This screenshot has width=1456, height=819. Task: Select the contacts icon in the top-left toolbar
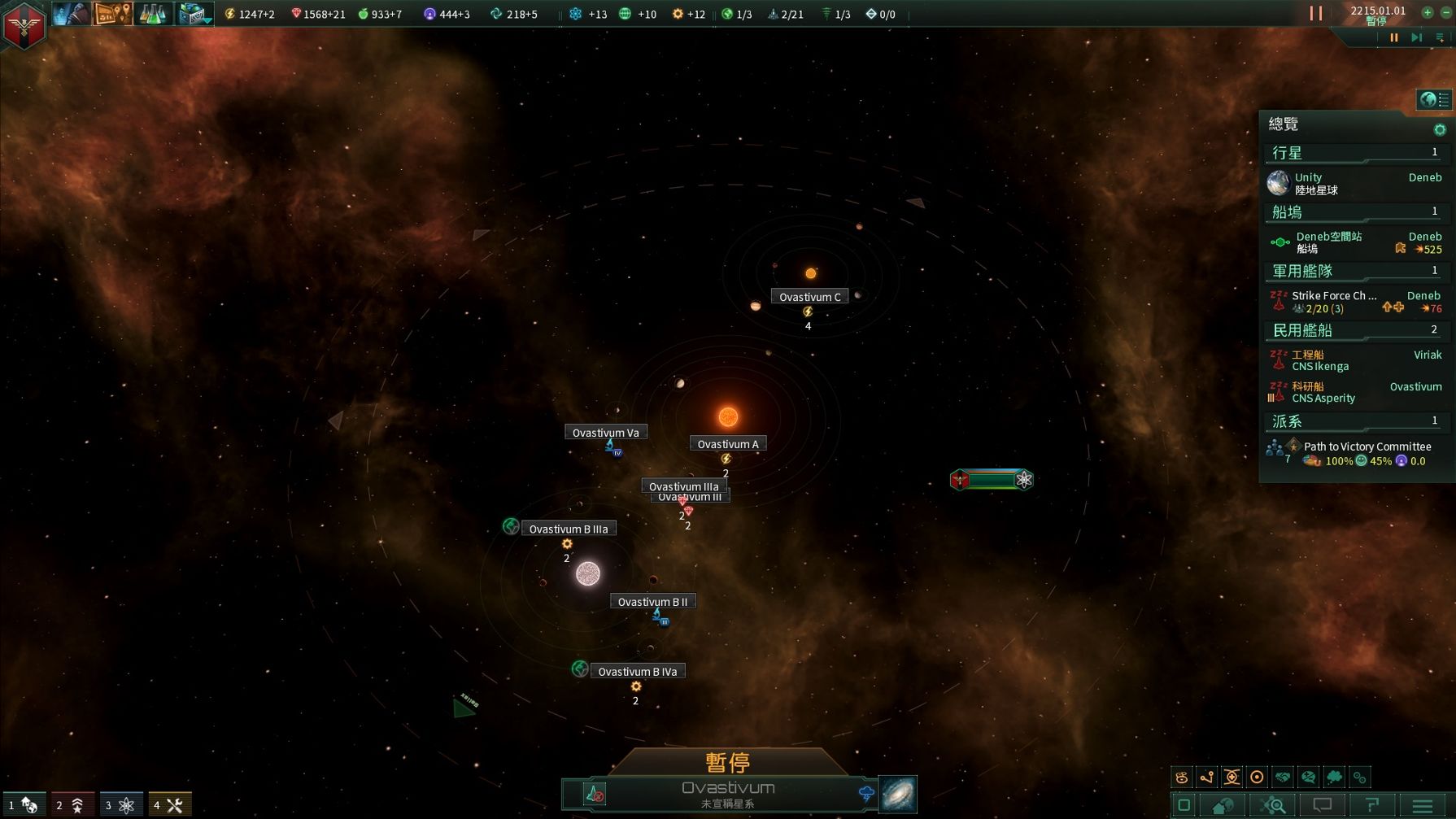click(x=71, y=14)
